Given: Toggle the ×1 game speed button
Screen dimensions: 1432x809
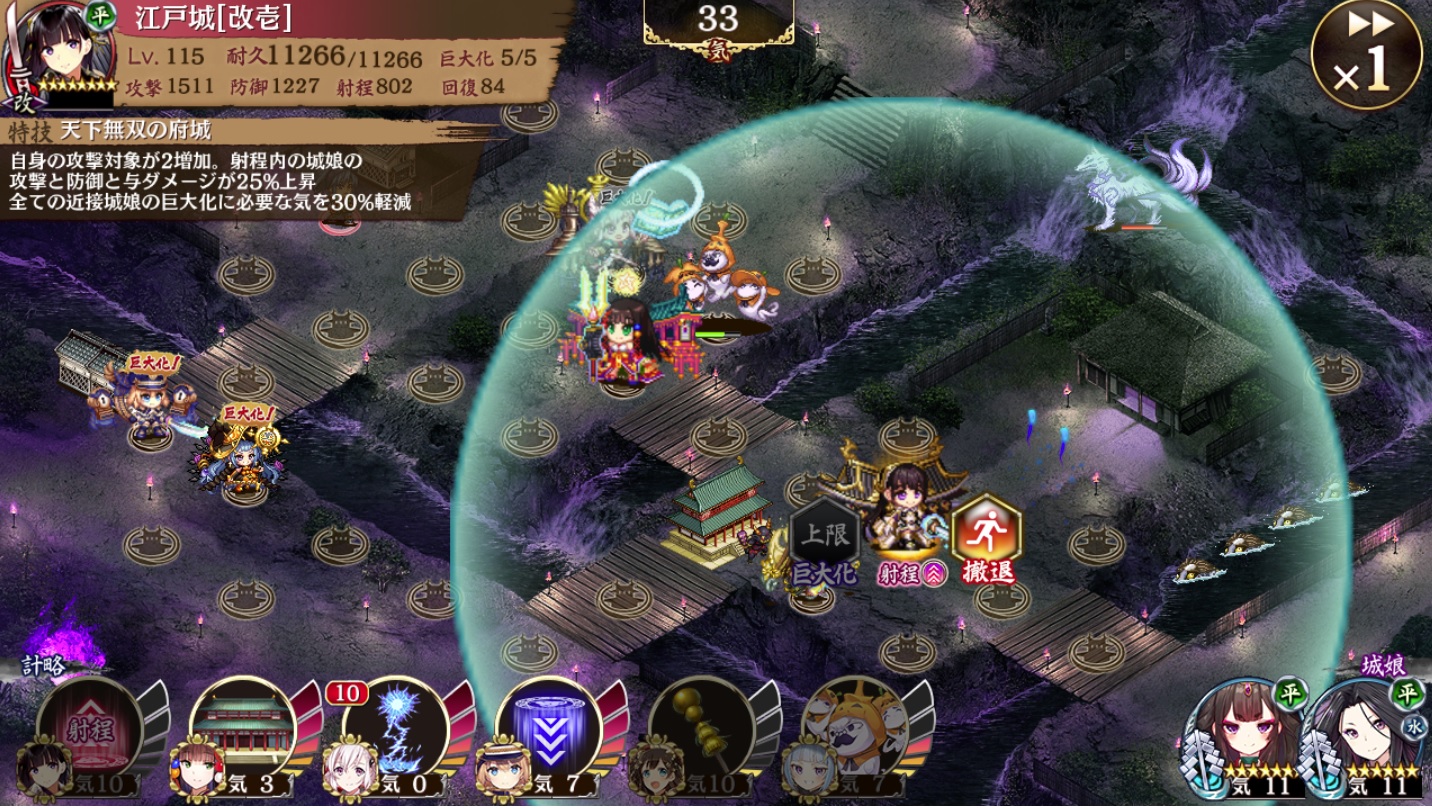Looking at the screenshot, I should pyautogui.click(x=1366, y=55).
